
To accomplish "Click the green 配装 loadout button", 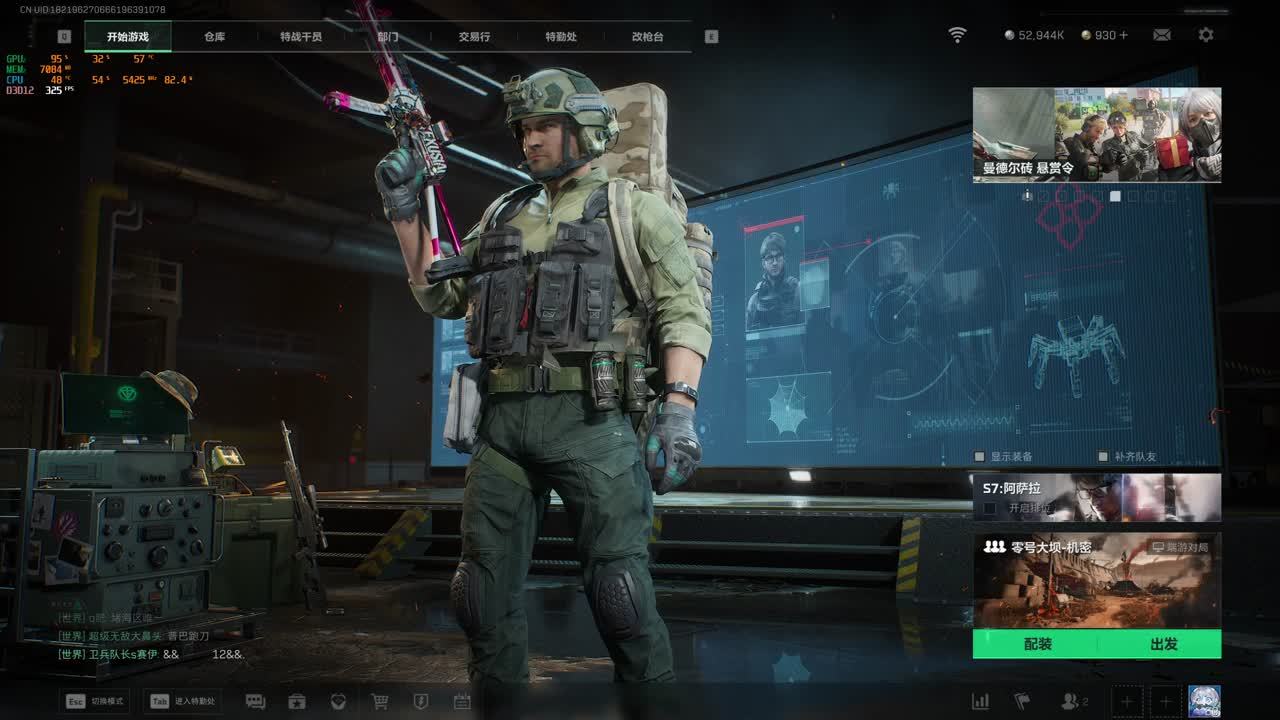I will 1037,644.
